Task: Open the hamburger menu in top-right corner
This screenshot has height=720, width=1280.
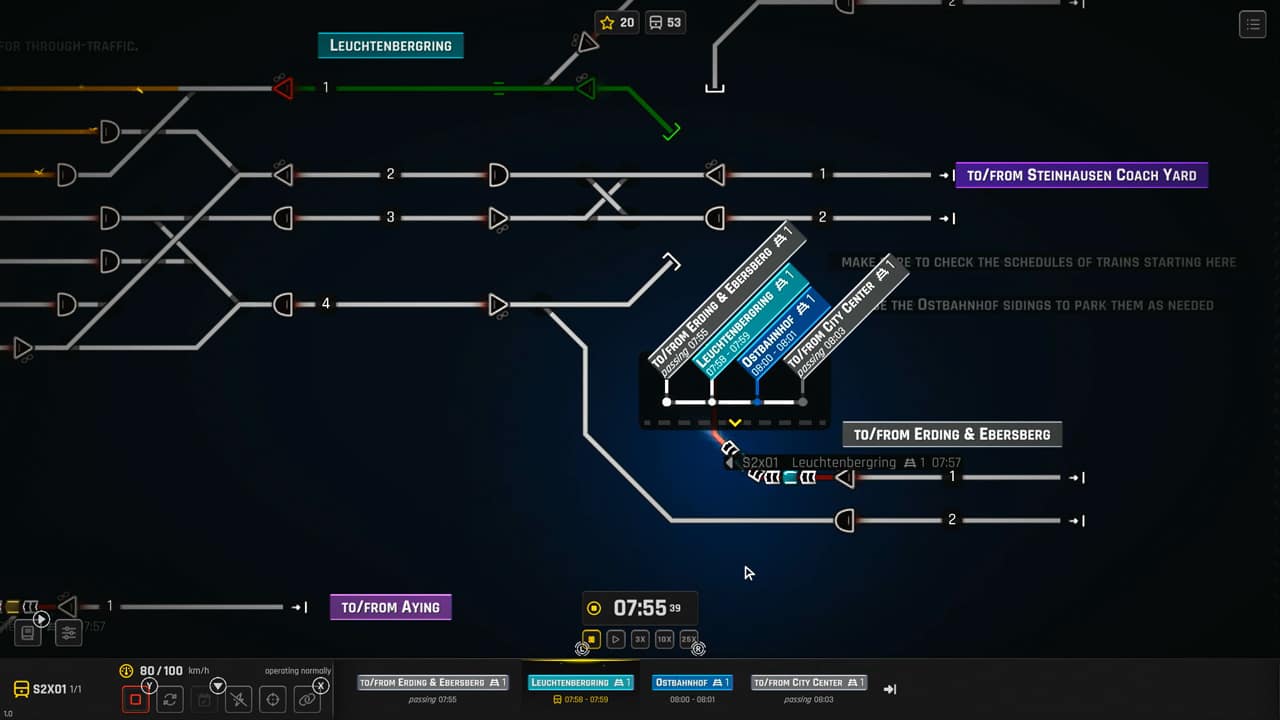Action: [x=1252, y=24]
